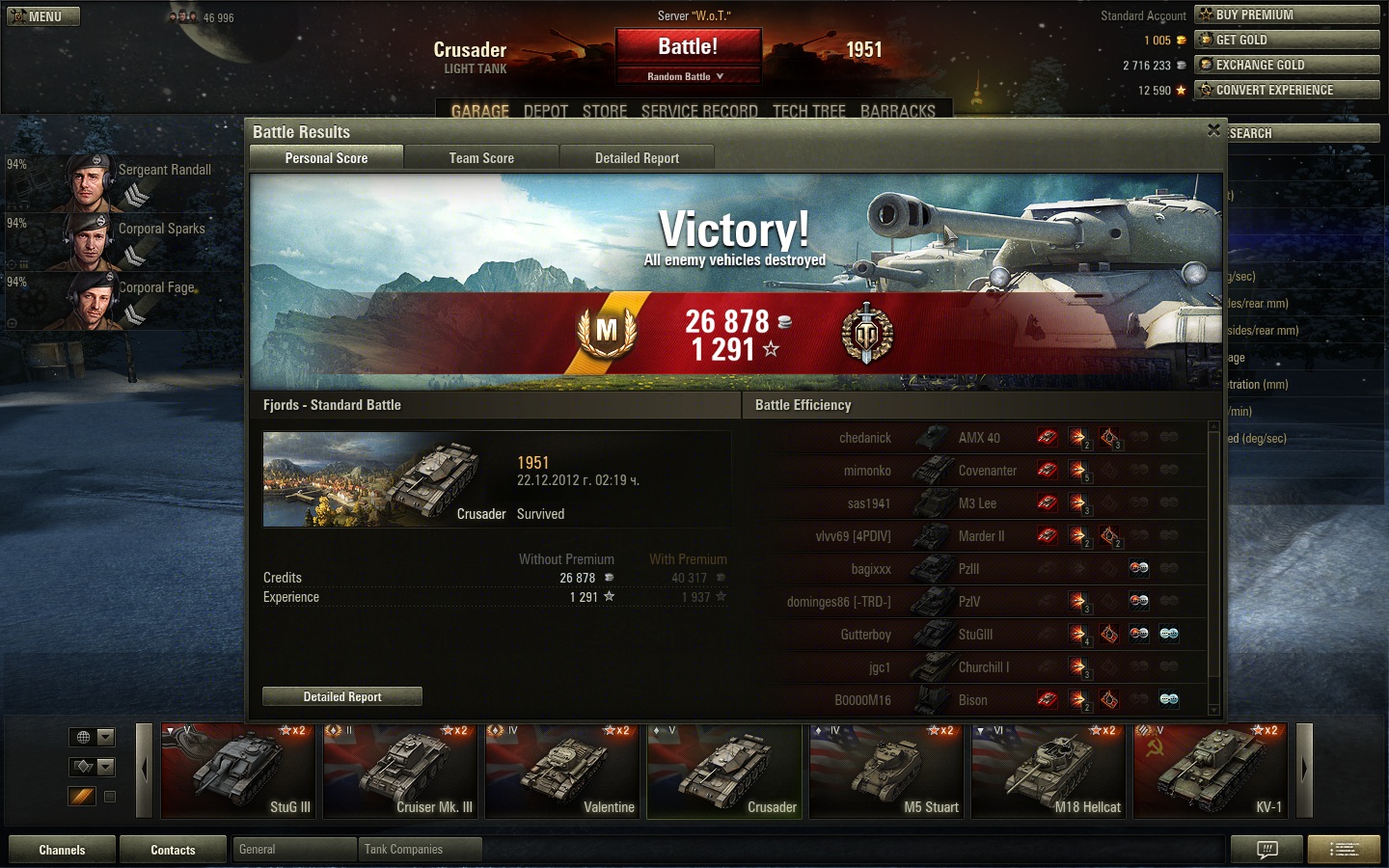1389x868 pixels.
Task: Select the StuG III vehicle
Action: [237, 771]
